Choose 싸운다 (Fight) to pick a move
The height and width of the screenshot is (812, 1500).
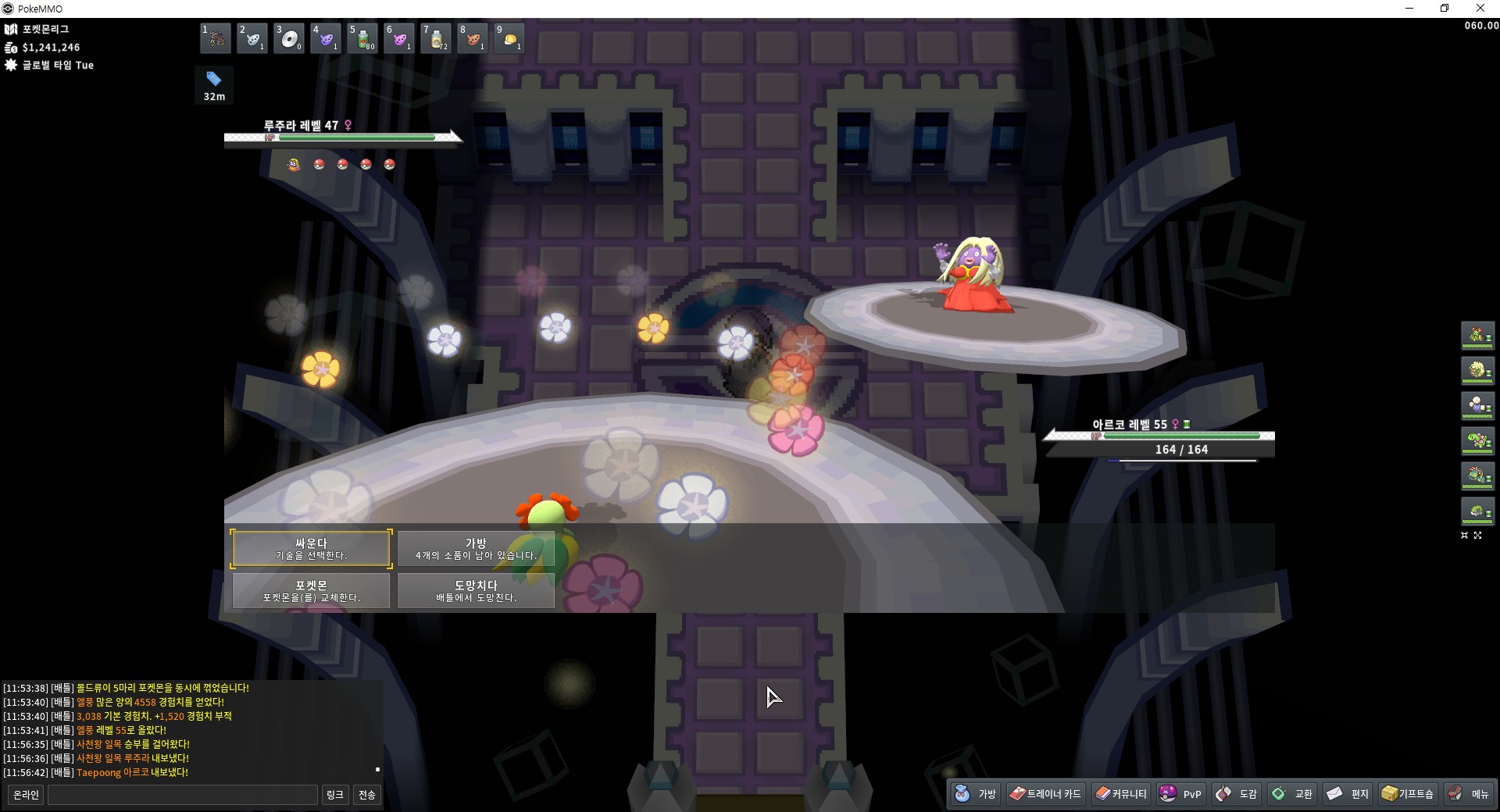[x=311, y=549]
